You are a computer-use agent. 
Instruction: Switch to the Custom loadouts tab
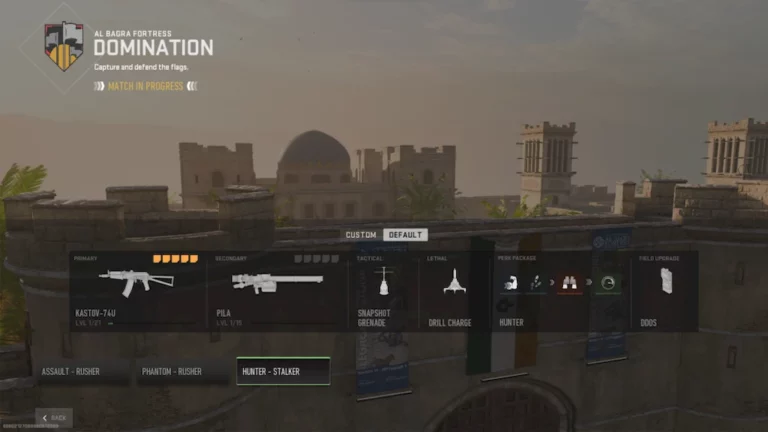(361, 235)
